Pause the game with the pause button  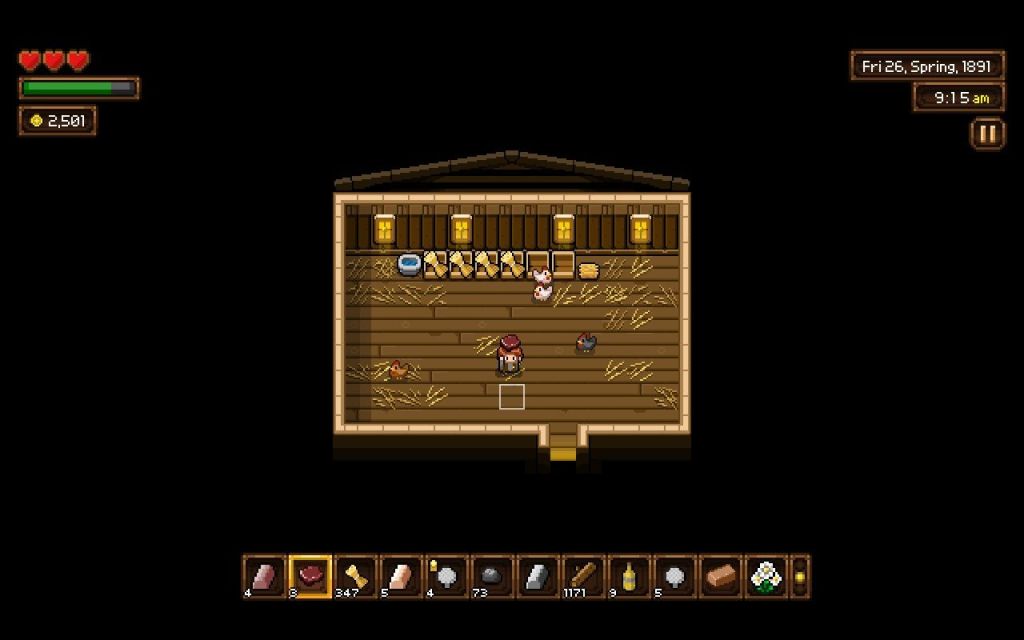coord(987,134)
